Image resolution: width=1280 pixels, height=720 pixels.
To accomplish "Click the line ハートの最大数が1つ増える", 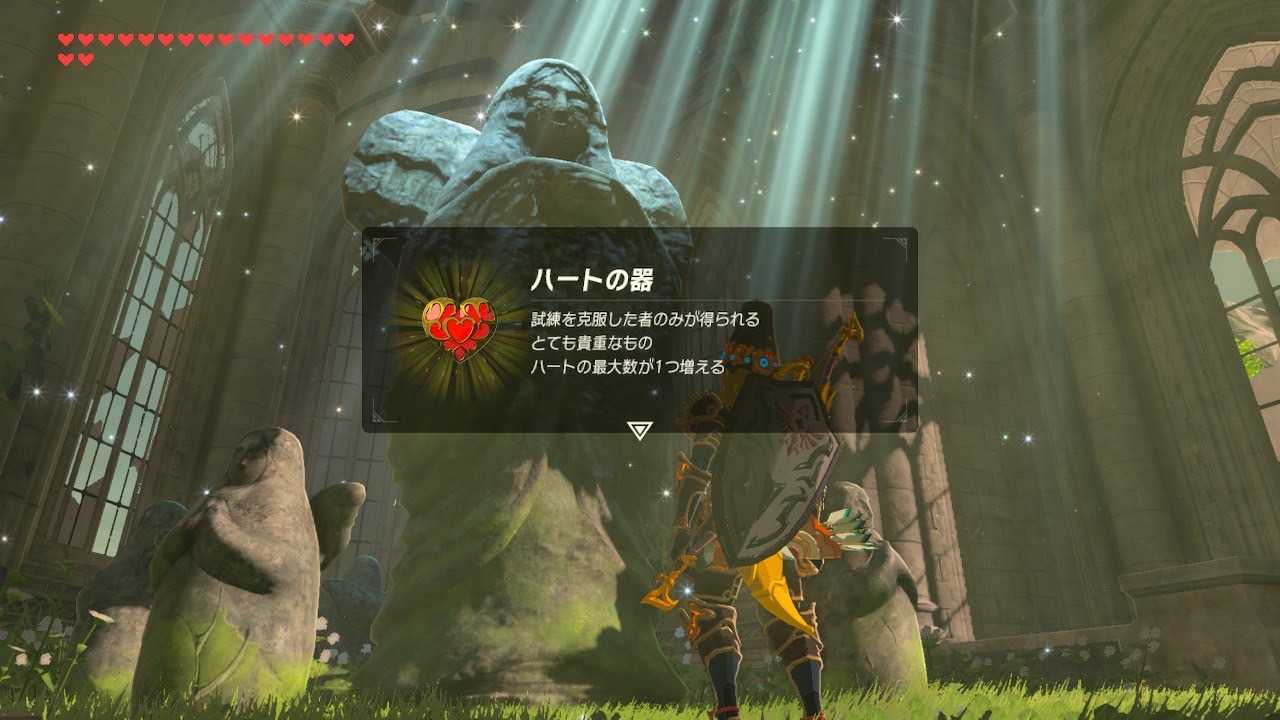I will click(x=627, y=367).
